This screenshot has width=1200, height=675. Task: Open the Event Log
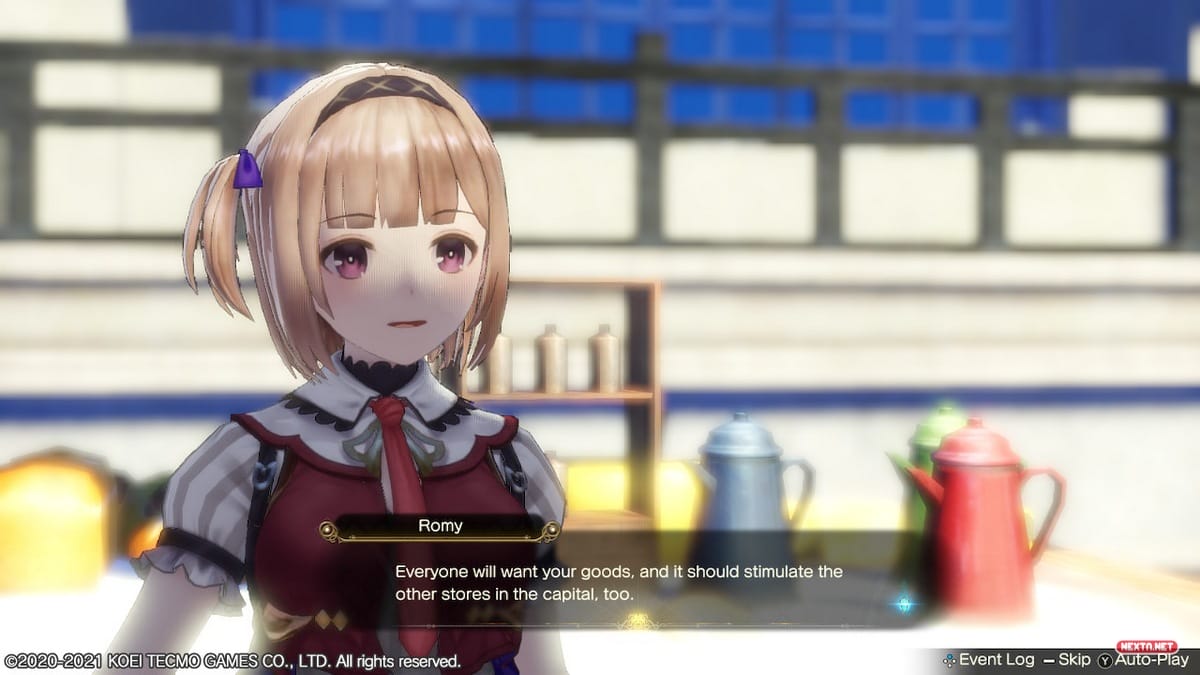988,660
